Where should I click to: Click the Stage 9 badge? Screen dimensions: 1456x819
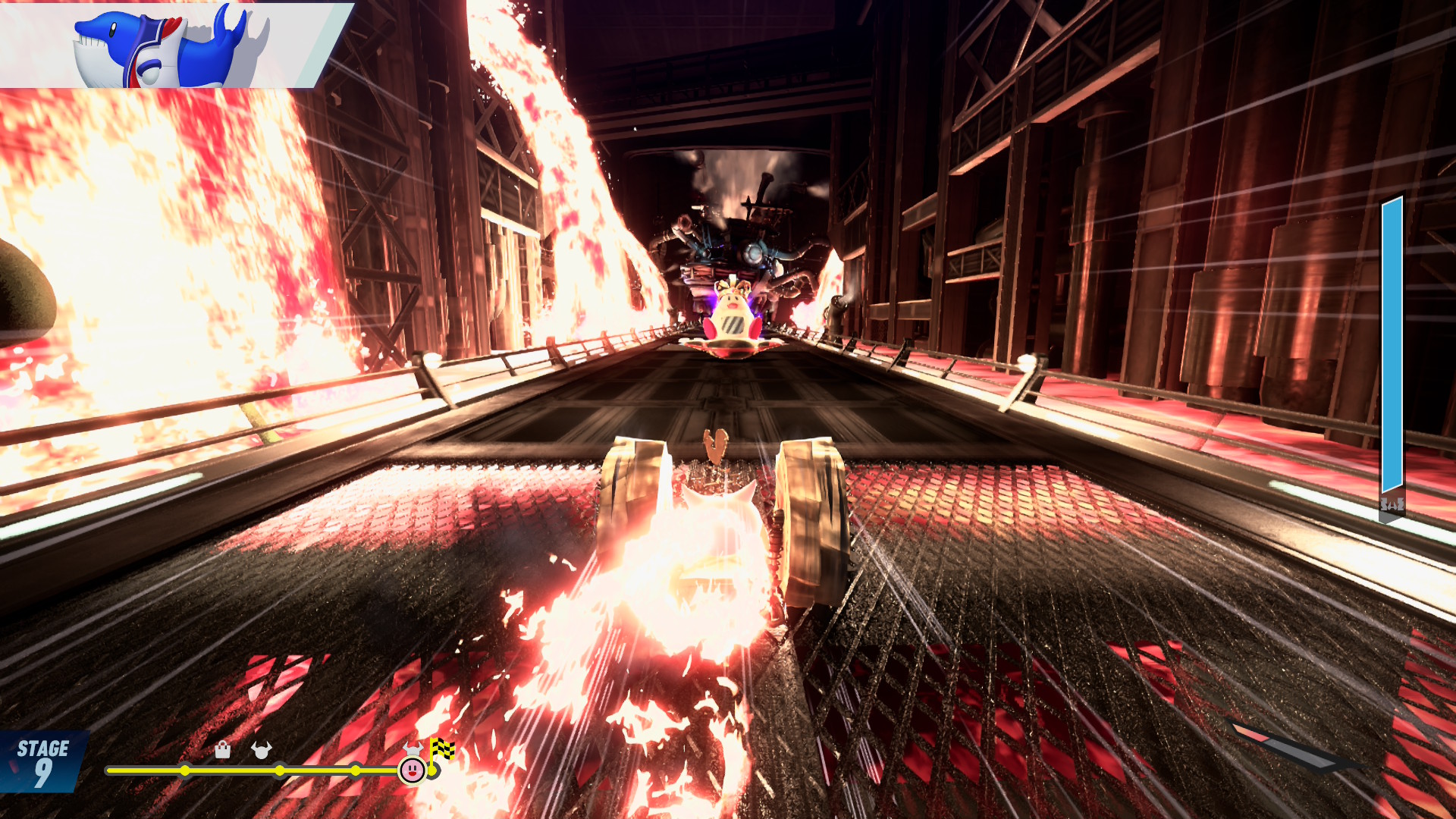tap(43, 761)
